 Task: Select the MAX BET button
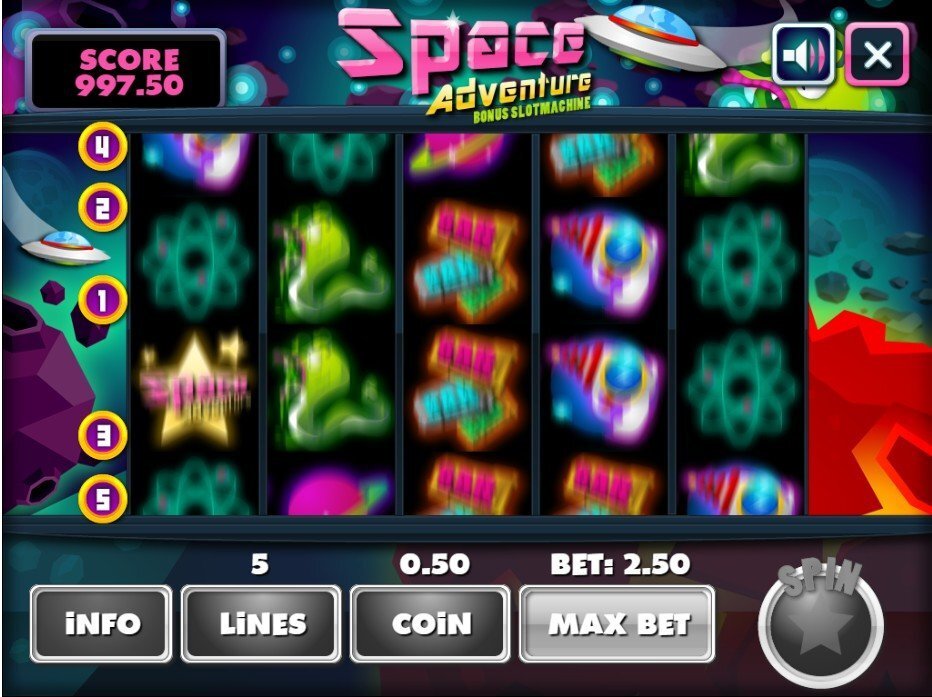click(x=617, y=625)
